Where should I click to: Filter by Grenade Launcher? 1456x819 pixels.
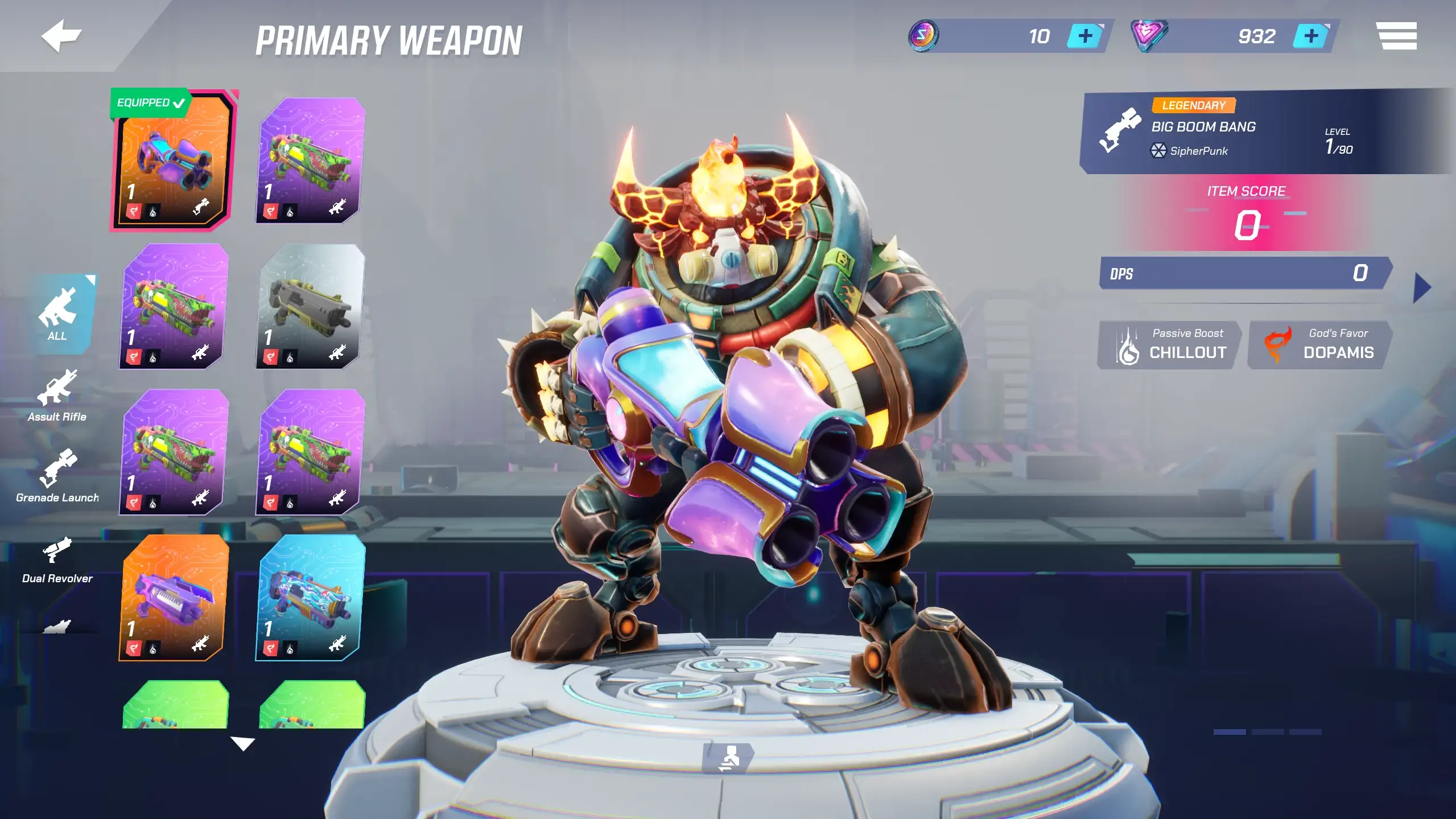57,476
